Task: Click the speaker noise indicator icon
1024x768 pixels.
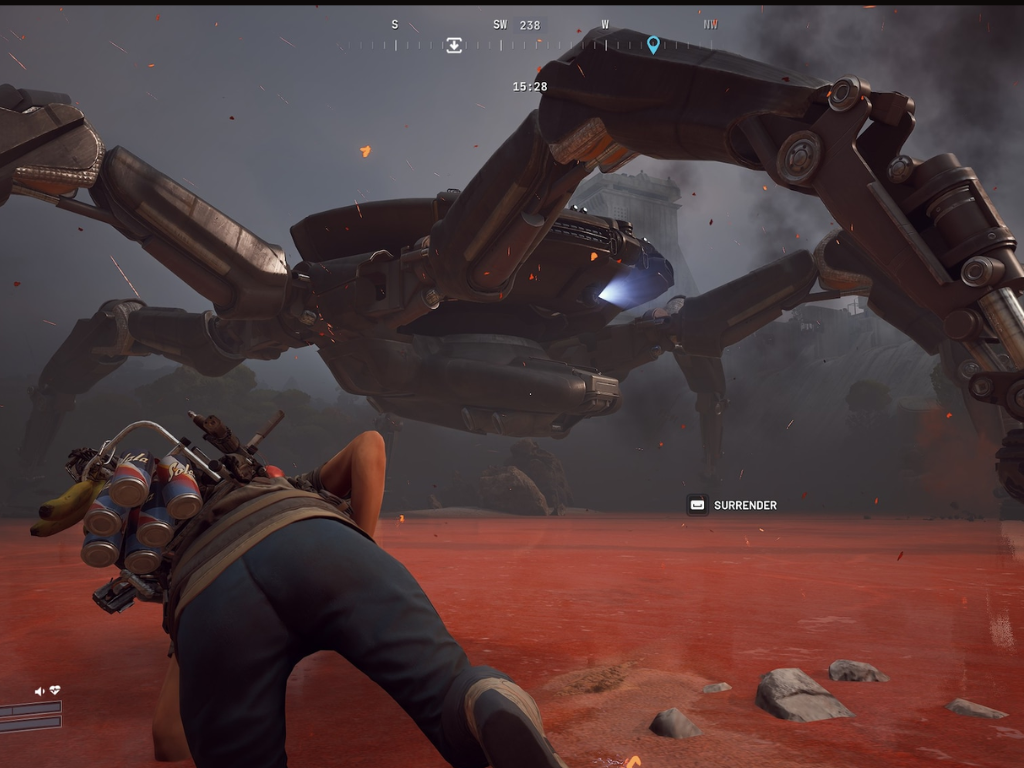Action: 40,691
